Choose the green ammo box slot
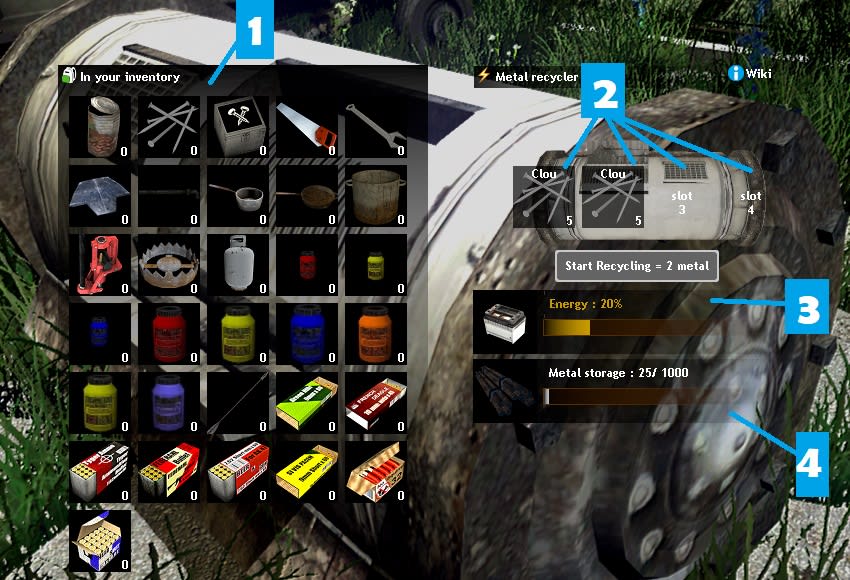This screenshot has height=580, width=850. (306, 401)
